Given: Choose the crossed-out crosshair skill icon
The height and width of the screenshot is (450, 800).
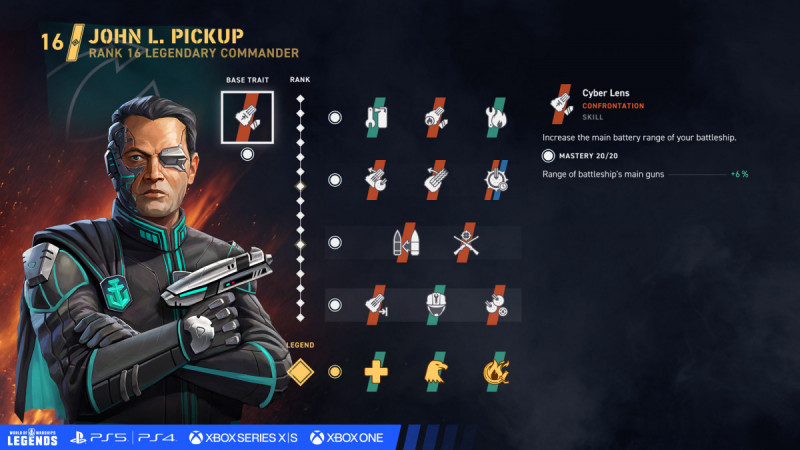Looking at the screenshot, I should pos(463,243).
